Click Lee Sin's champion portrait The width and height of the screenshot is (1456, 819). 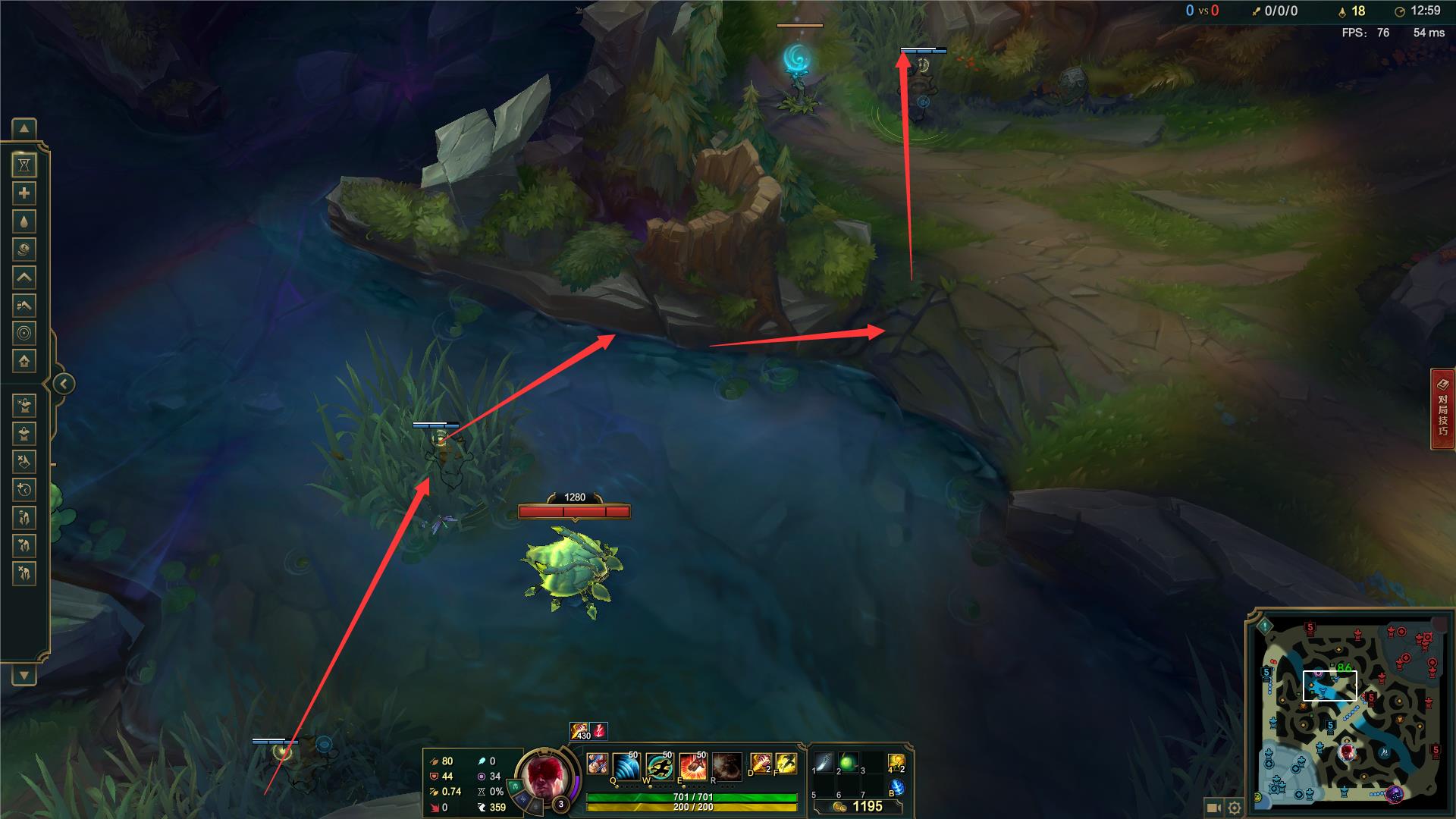coord(546,780)
